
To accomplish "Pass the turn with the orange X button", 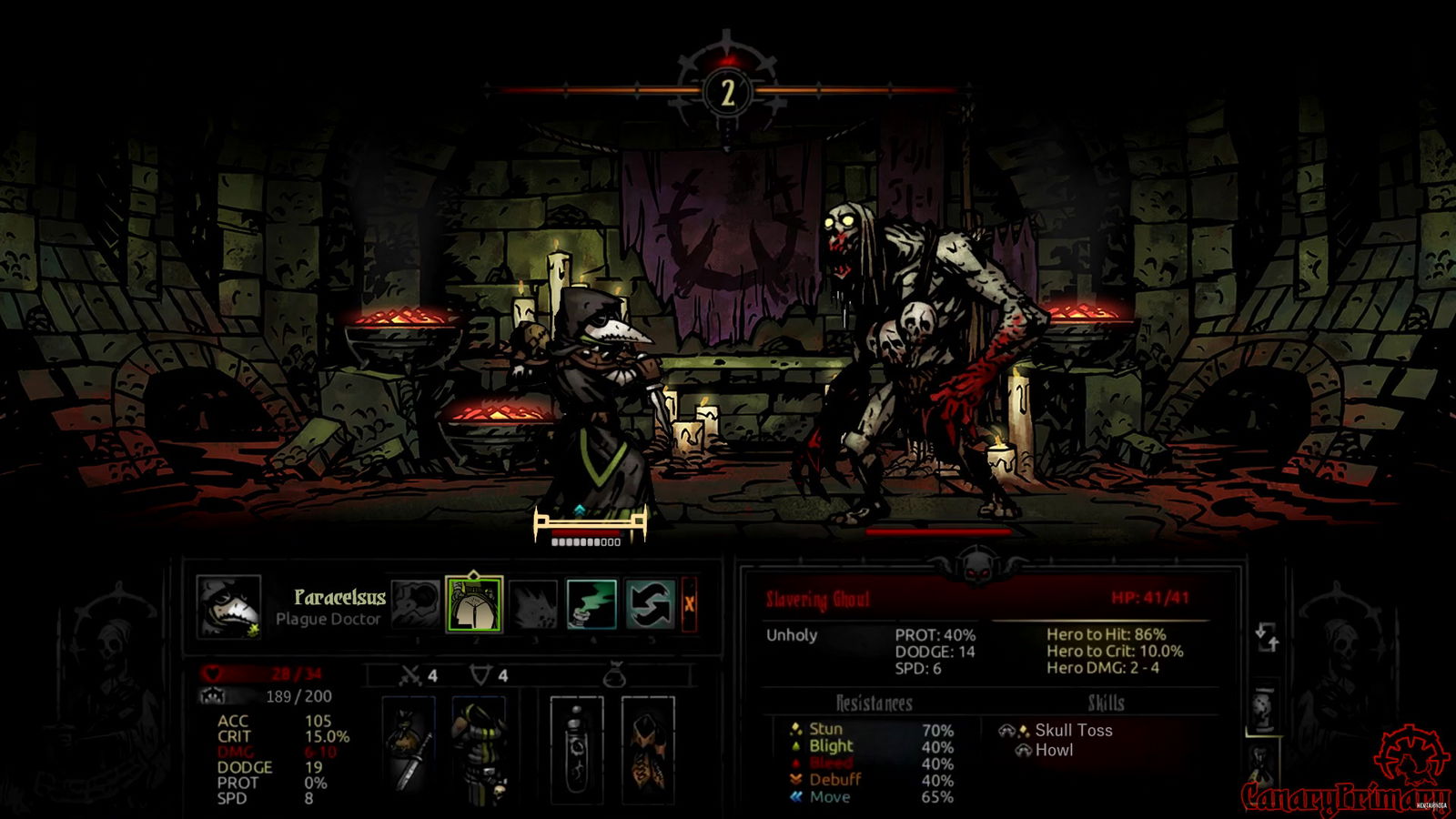I will pyautogui.click(x=689, y=604).
